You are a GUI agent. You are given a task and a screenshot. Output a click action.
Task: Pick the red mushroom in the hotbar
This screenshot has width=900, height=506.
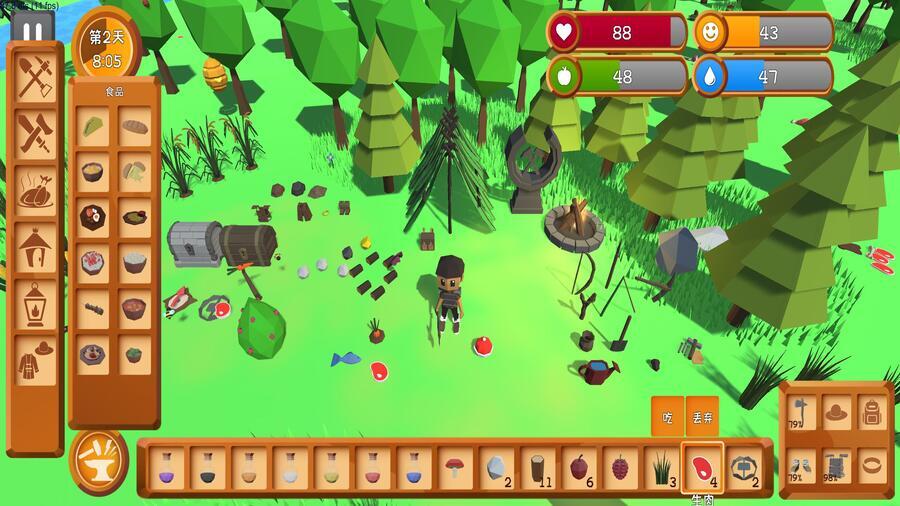coord(454,467)
